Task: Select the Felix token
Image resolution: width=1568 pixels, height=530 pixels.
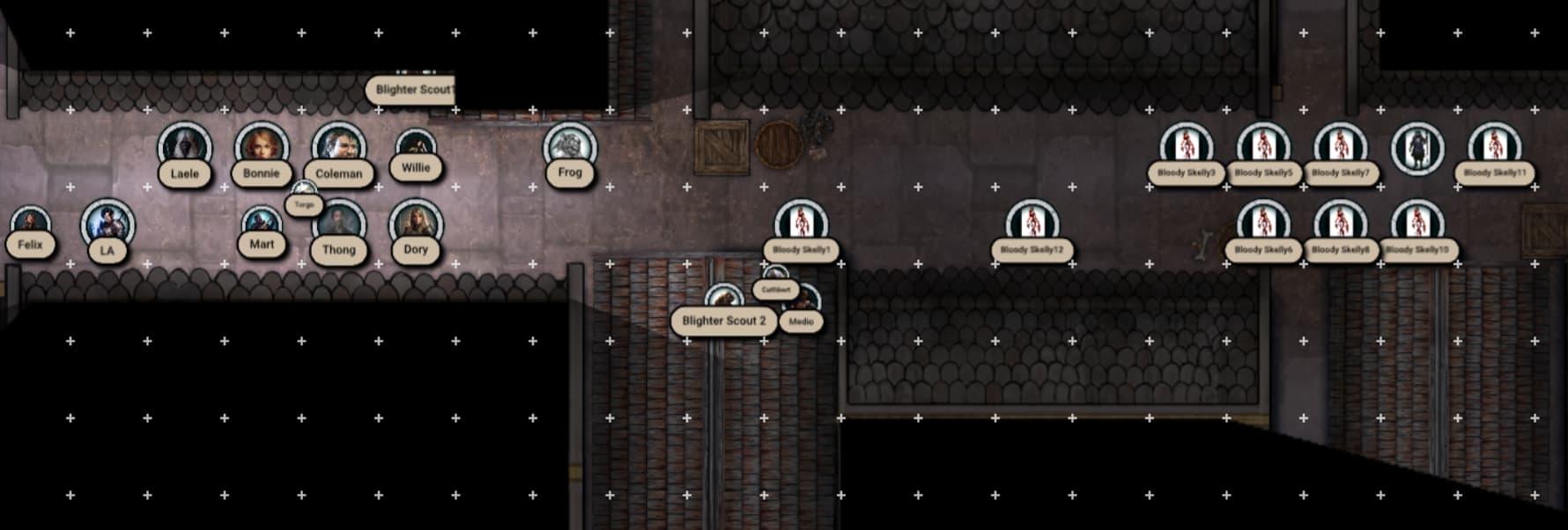Action: pos(31,224)
